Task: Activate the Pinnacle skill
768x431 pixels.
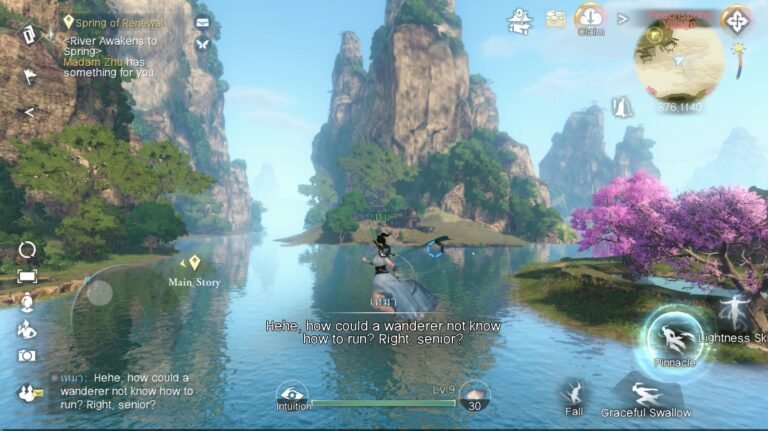Action: pos(674,339)
